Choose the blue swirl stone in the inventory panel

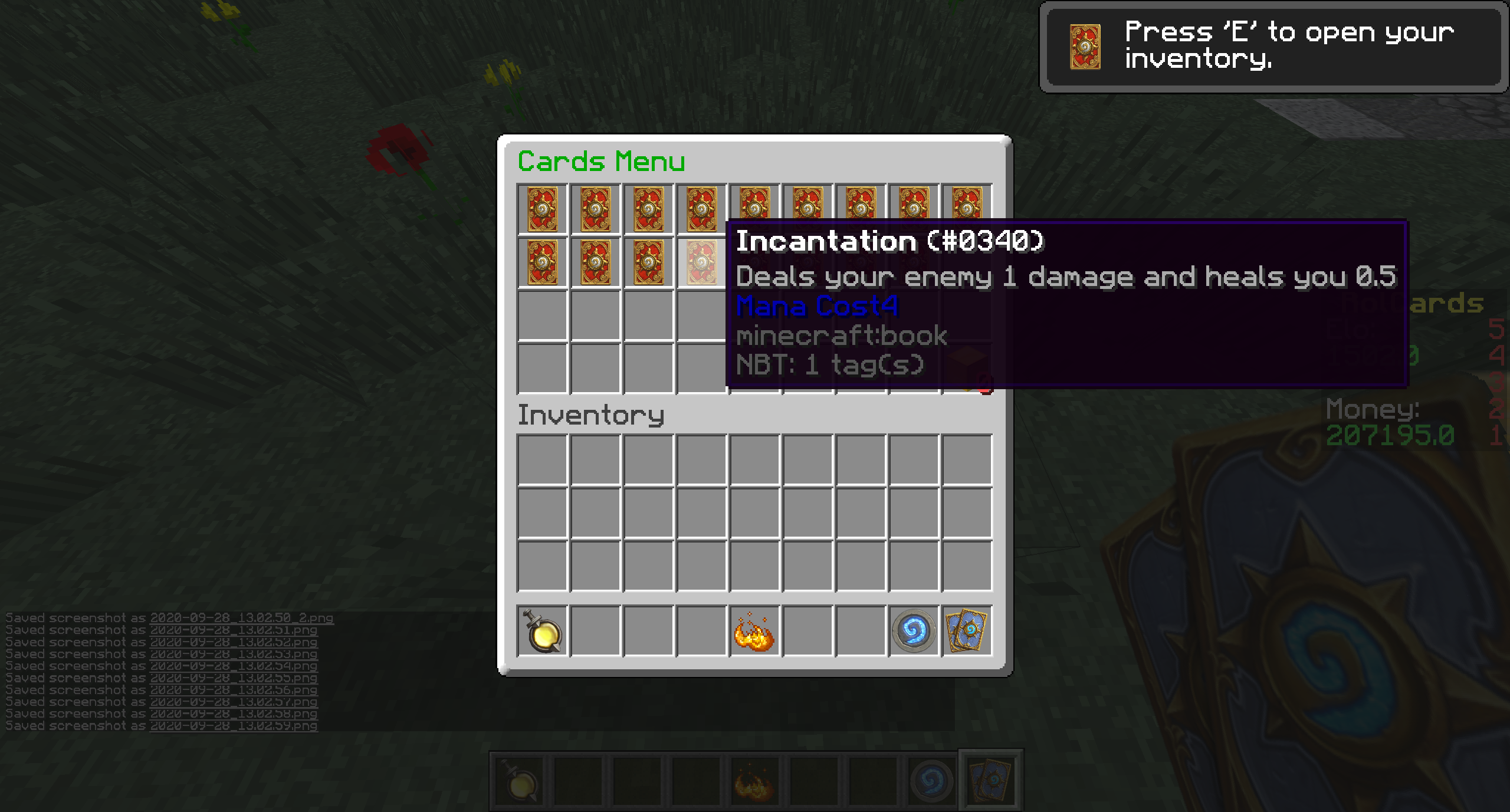(x=914, y=631)
